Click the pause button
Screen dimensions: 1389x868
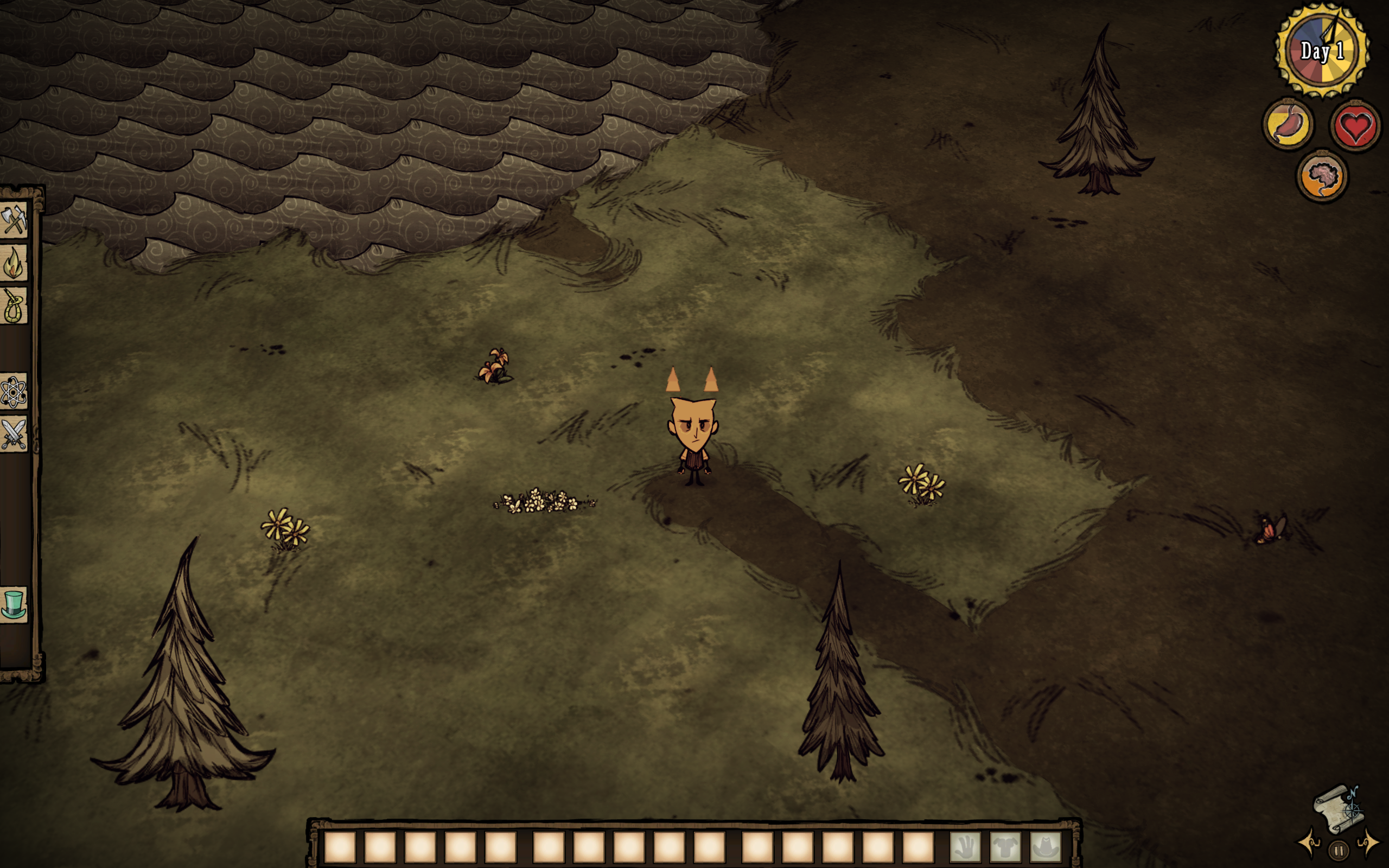coord(1339,850)
